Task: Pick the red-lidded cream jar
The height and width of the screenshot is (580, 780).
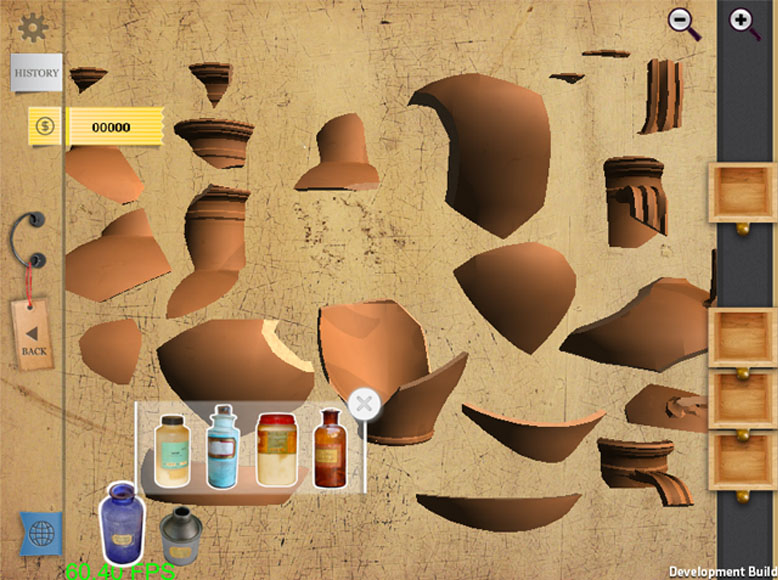Action: (274, 449)
